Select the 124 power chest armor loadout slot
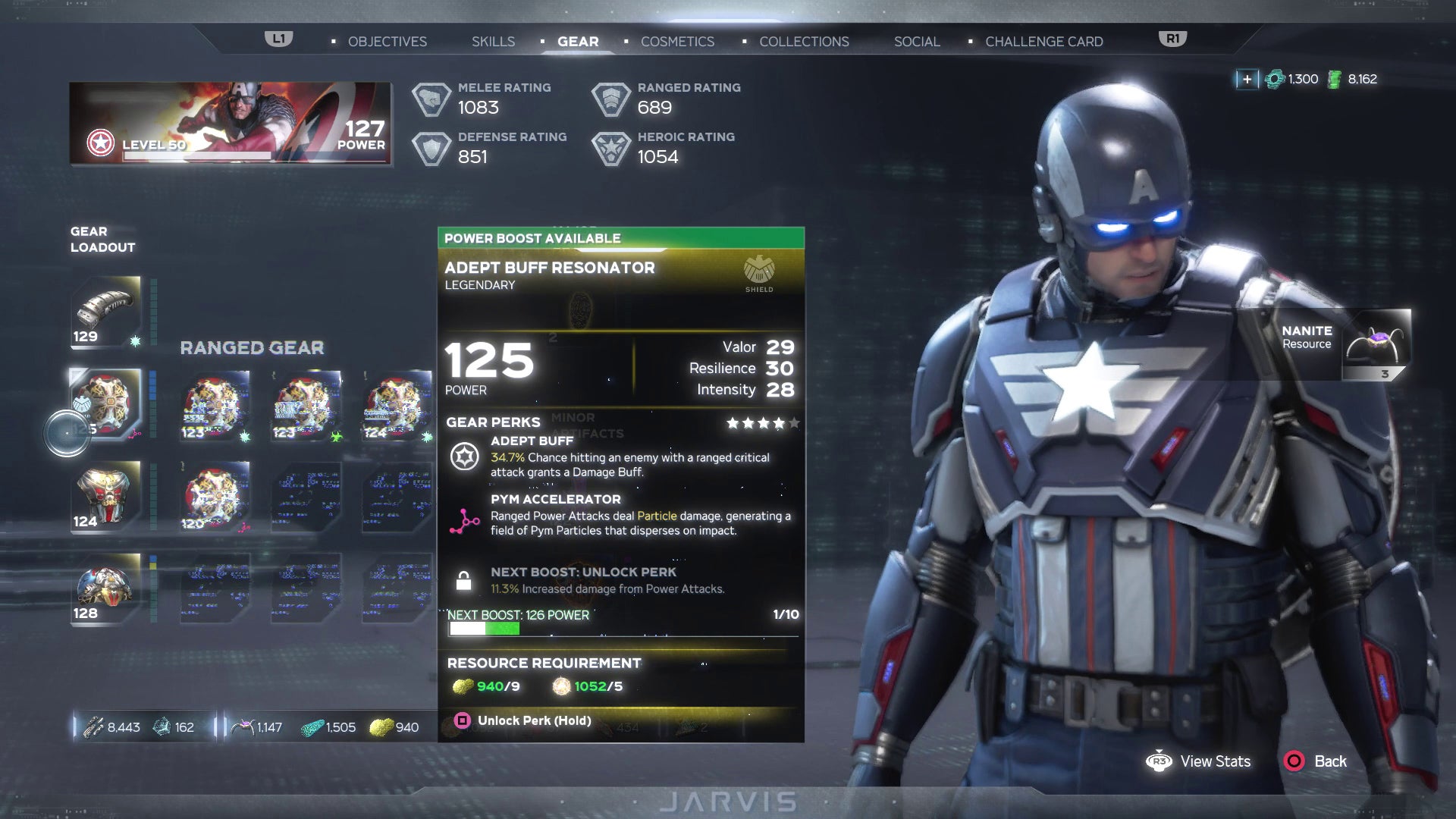Screen dimensions: 1456x819 [106, 496]
